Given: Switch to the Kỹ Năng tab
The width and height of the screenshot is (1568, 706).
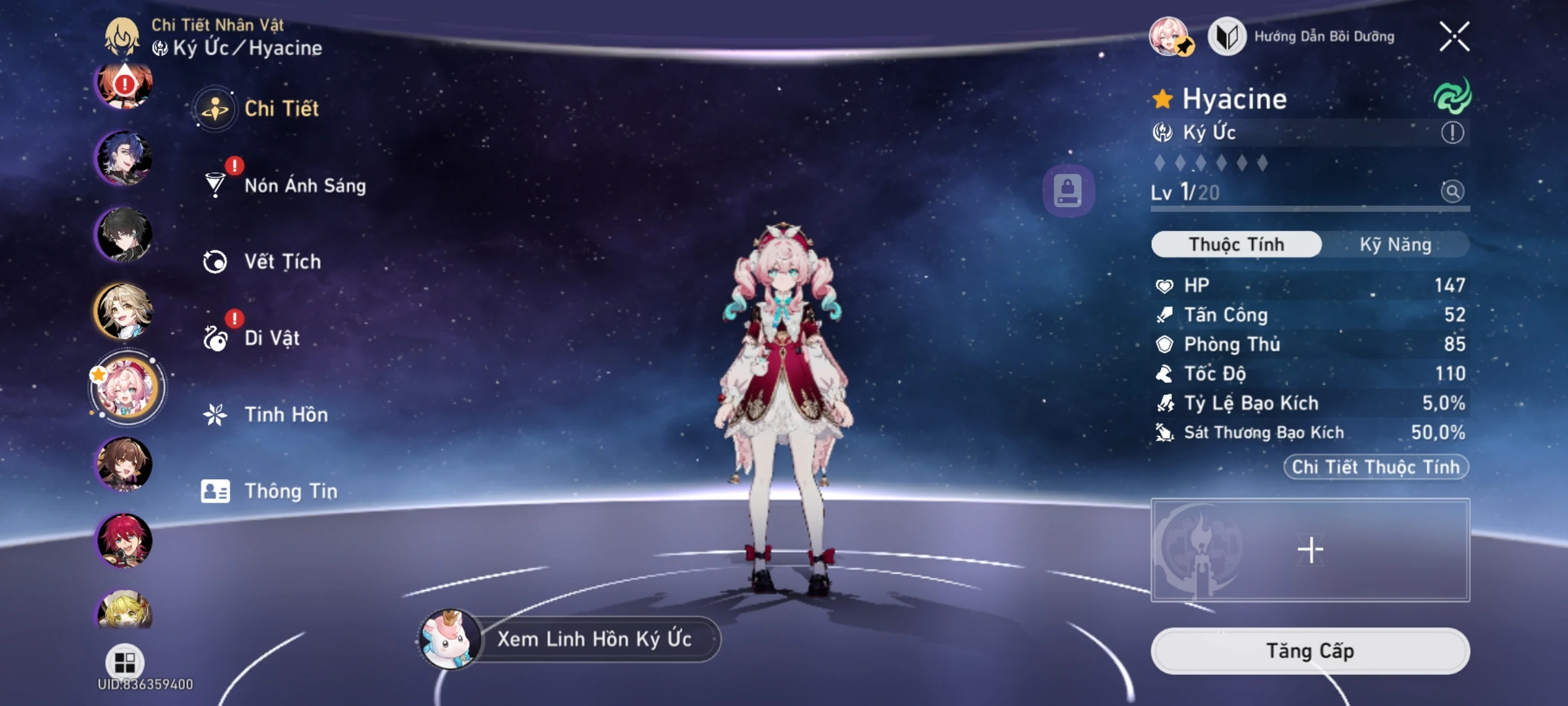Looking at the screenshot, I should (1396, 244).
